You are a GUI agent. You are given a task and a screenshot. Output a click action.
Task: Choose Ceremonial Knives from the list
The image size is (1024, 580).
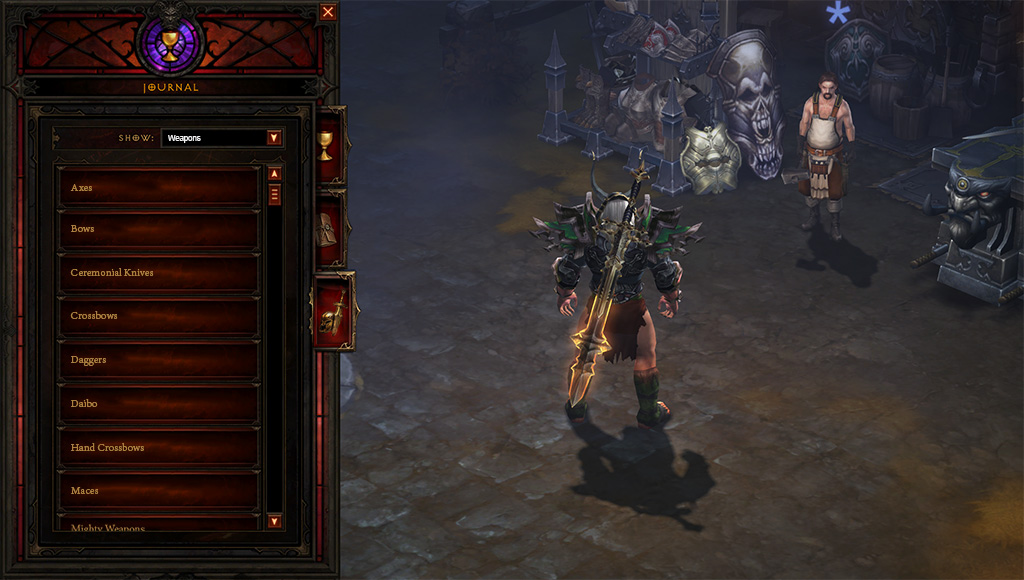coord(159,273)
